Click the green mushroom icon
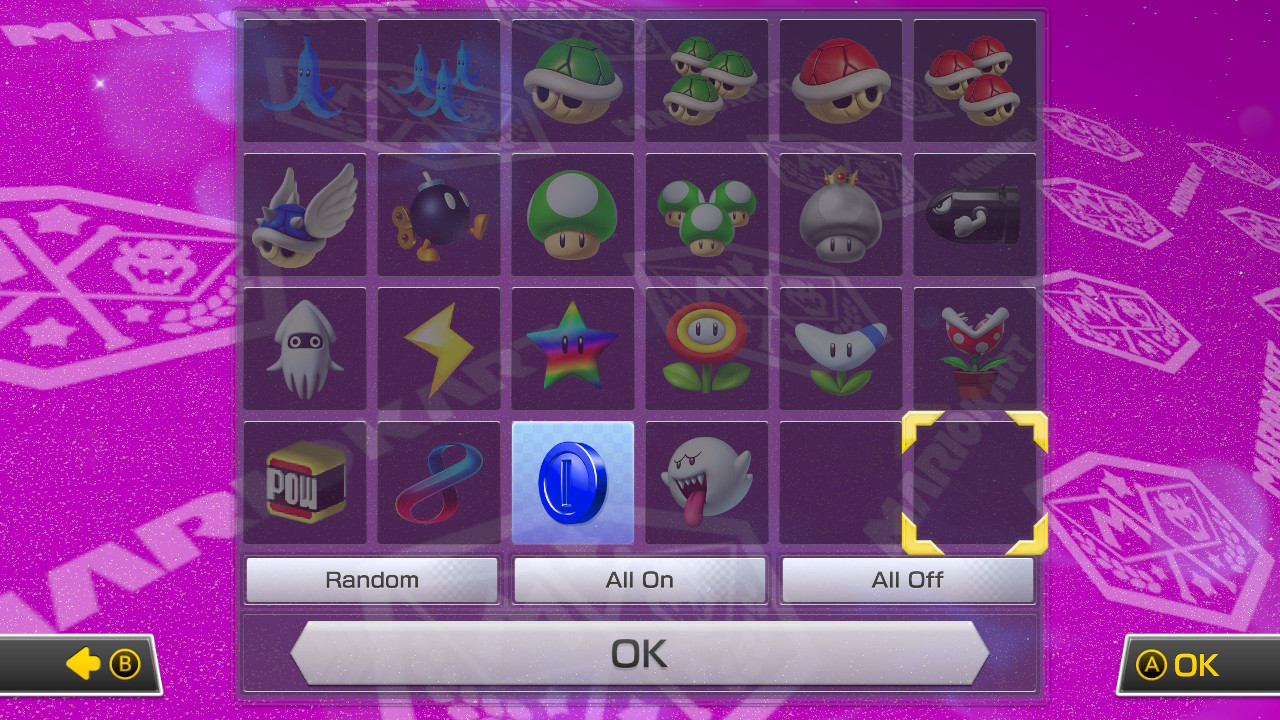 (572, 214)
